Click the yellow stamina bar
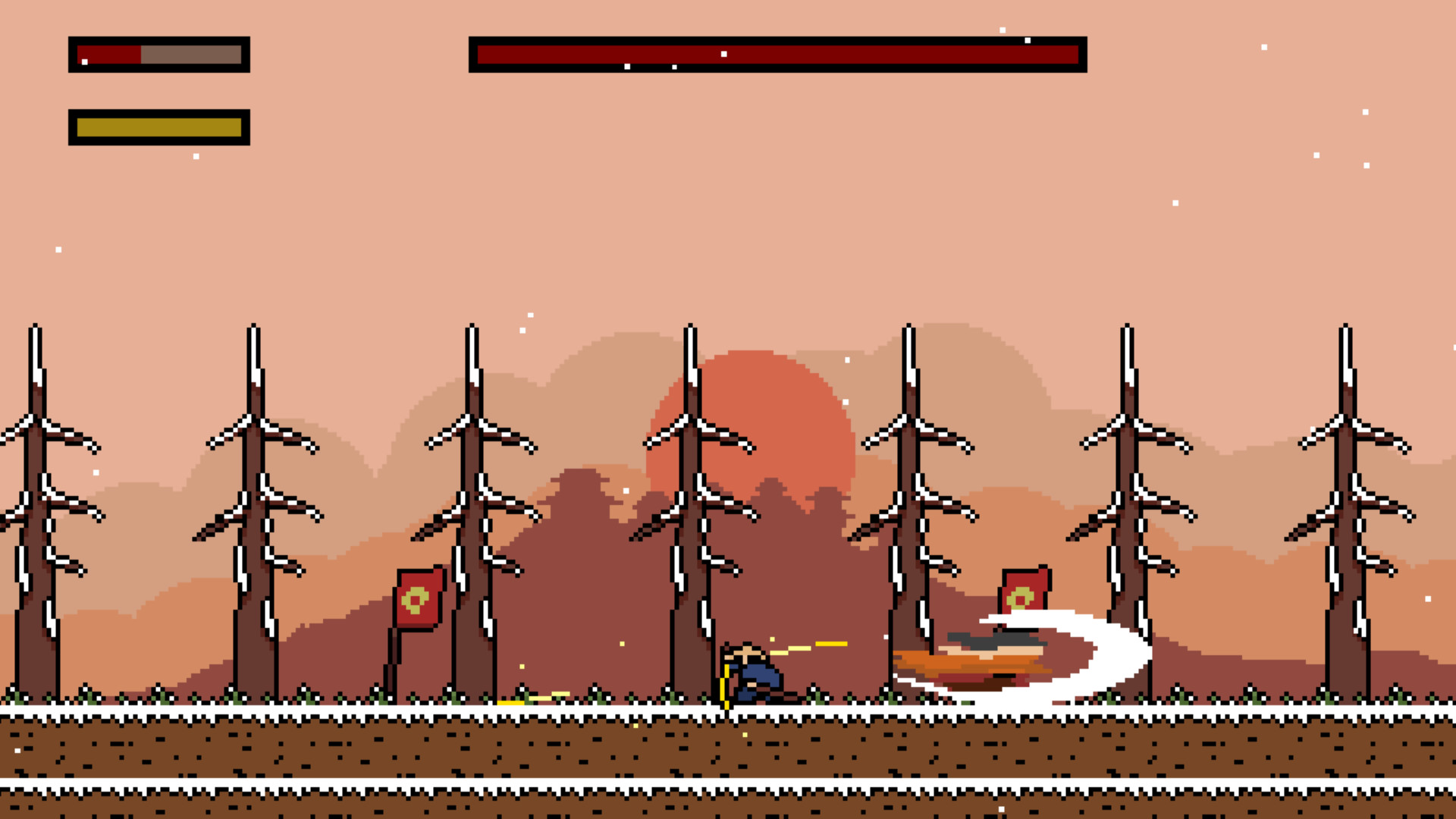The width and height of the screenshot is (1456, 819). 158,127
